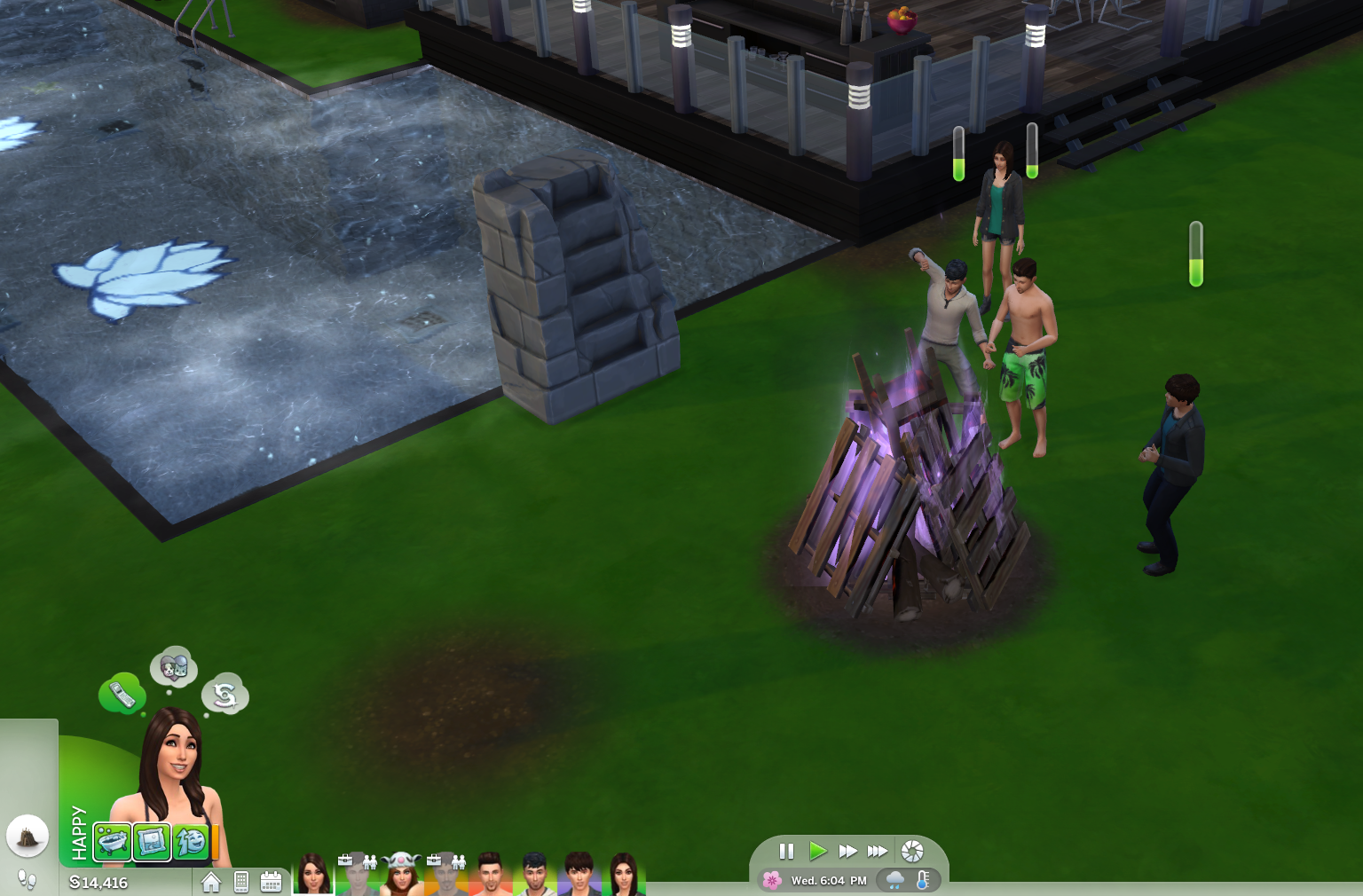1363x896 pixels.
Task: Activate triple-arrow ultra speed
Action: pos(878,852)
